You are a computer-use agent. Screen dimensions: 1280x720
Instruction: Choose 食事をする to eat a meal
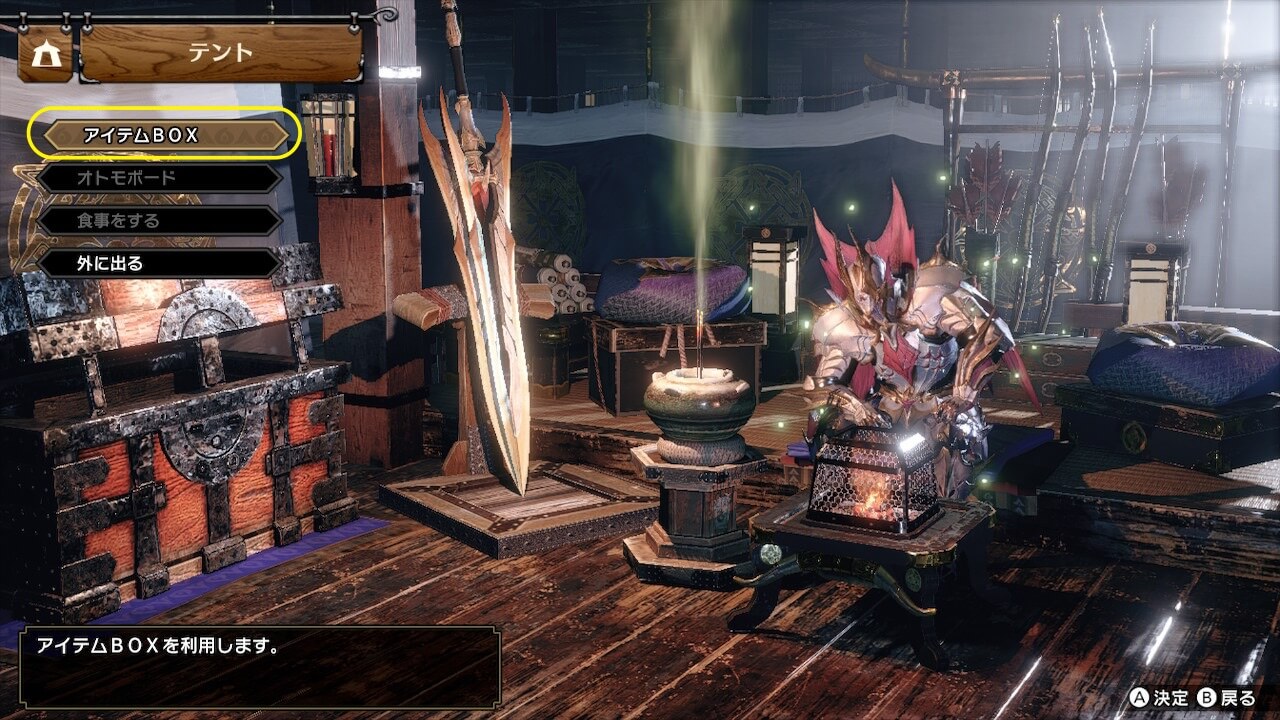click(x=160, y=221)
